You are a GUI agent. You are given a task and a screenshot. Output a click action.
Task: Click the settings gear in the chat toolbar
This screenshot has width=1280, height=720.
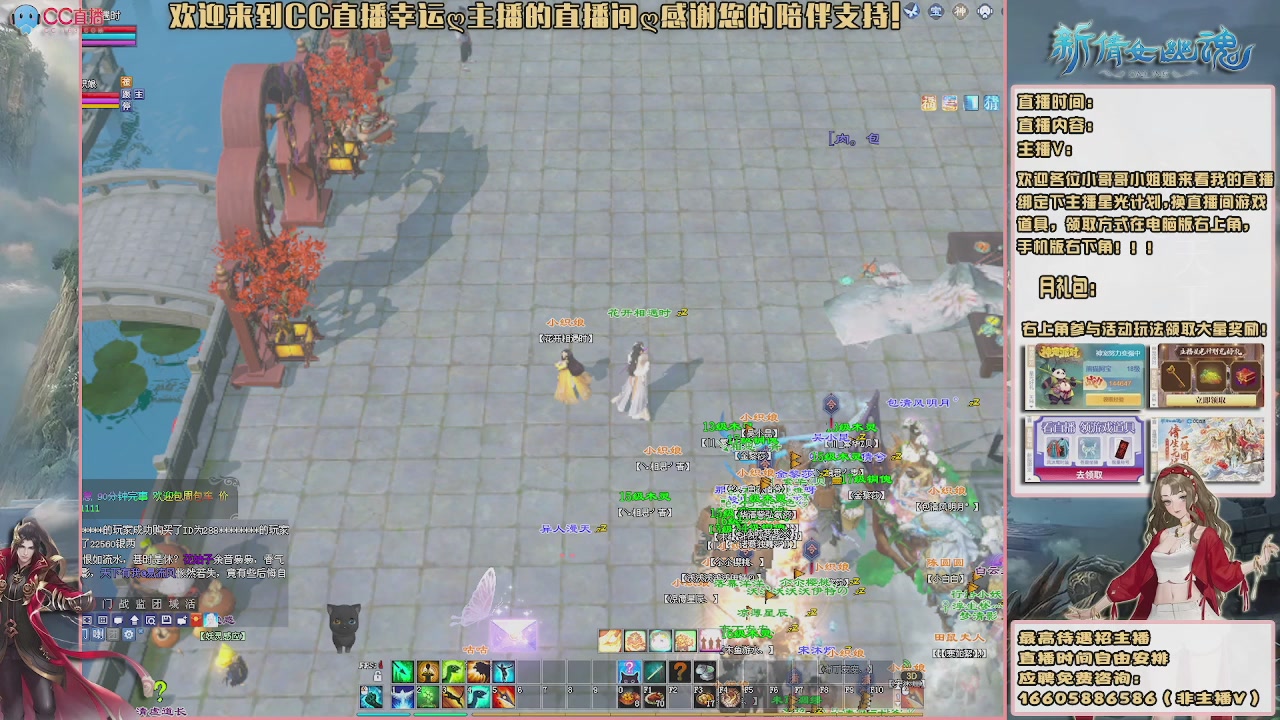[x=129, y=634]
